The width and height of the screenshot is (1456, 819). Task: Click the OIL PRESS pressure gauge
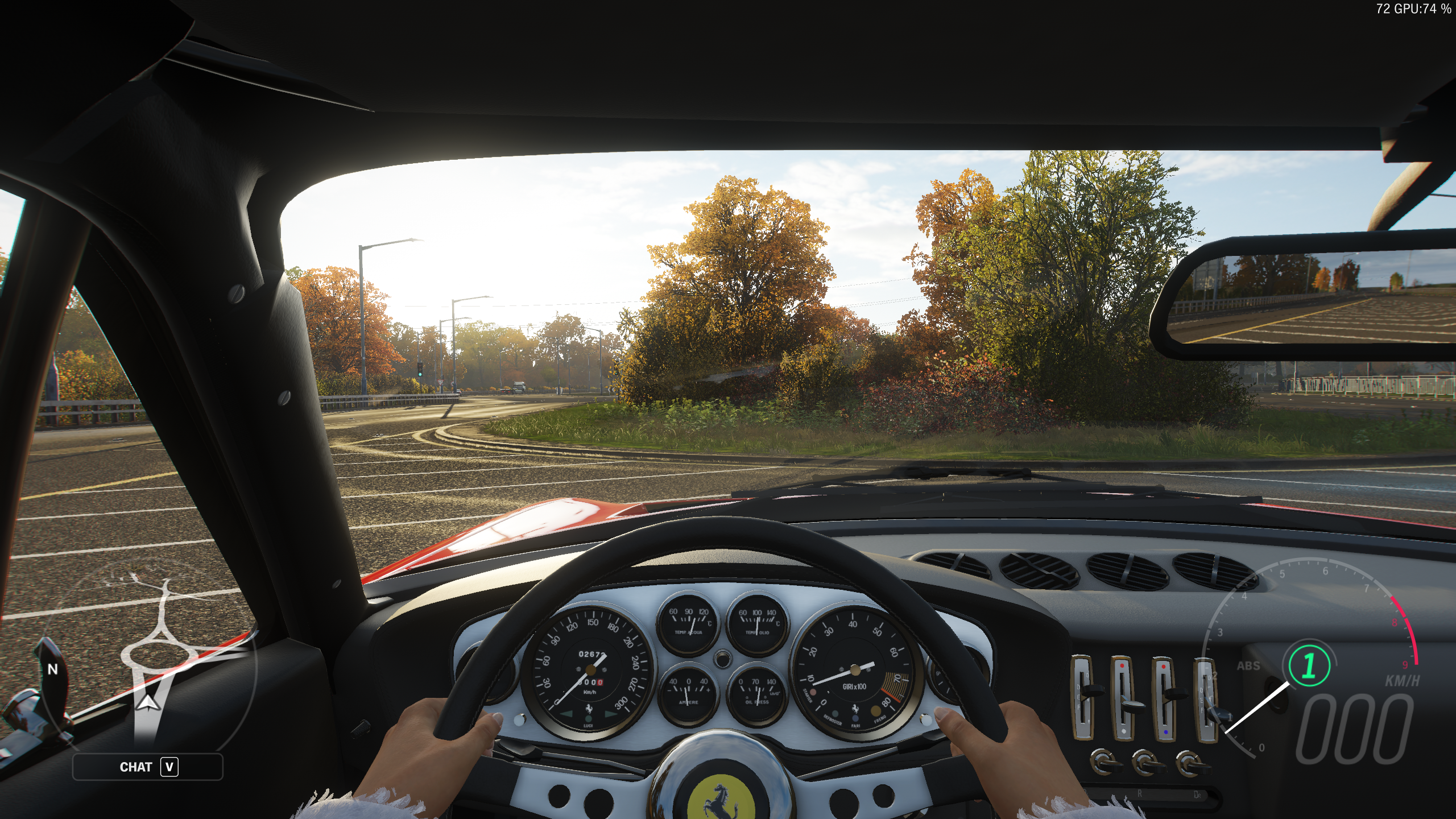[757, 693]
